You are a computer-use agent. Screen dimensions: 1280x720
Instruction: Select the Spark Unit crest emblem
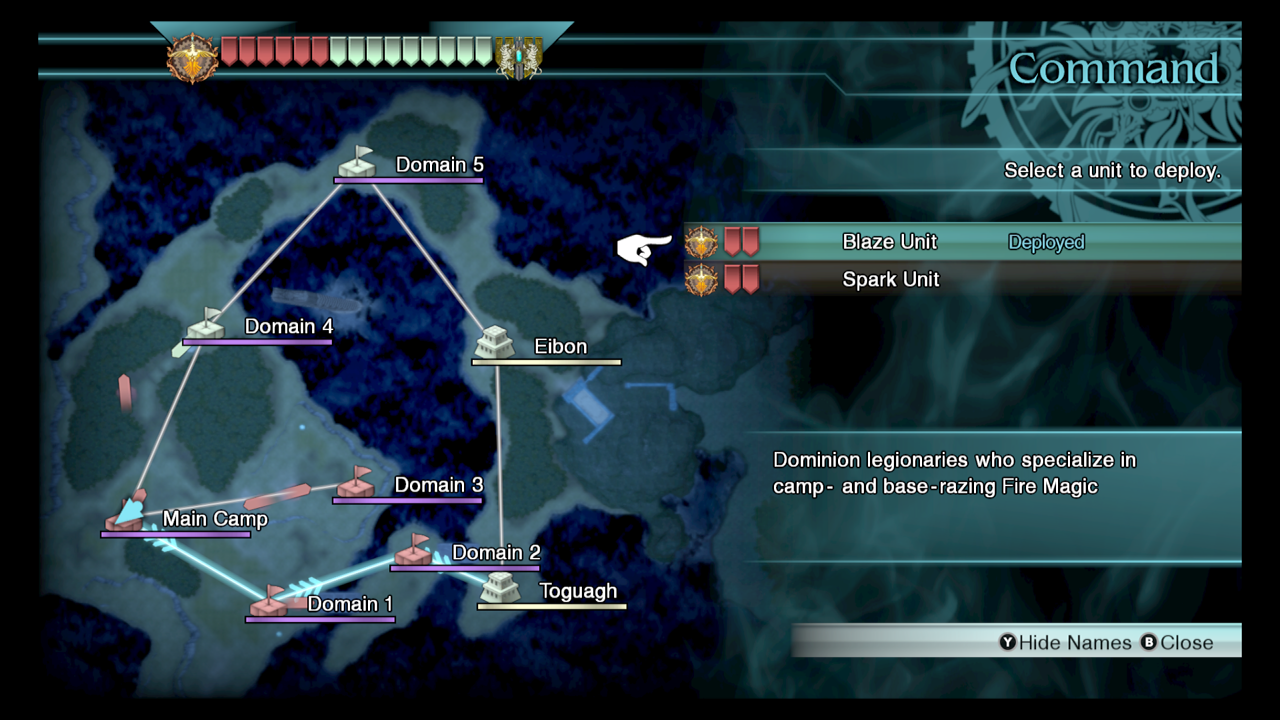[x=700, y=280]
